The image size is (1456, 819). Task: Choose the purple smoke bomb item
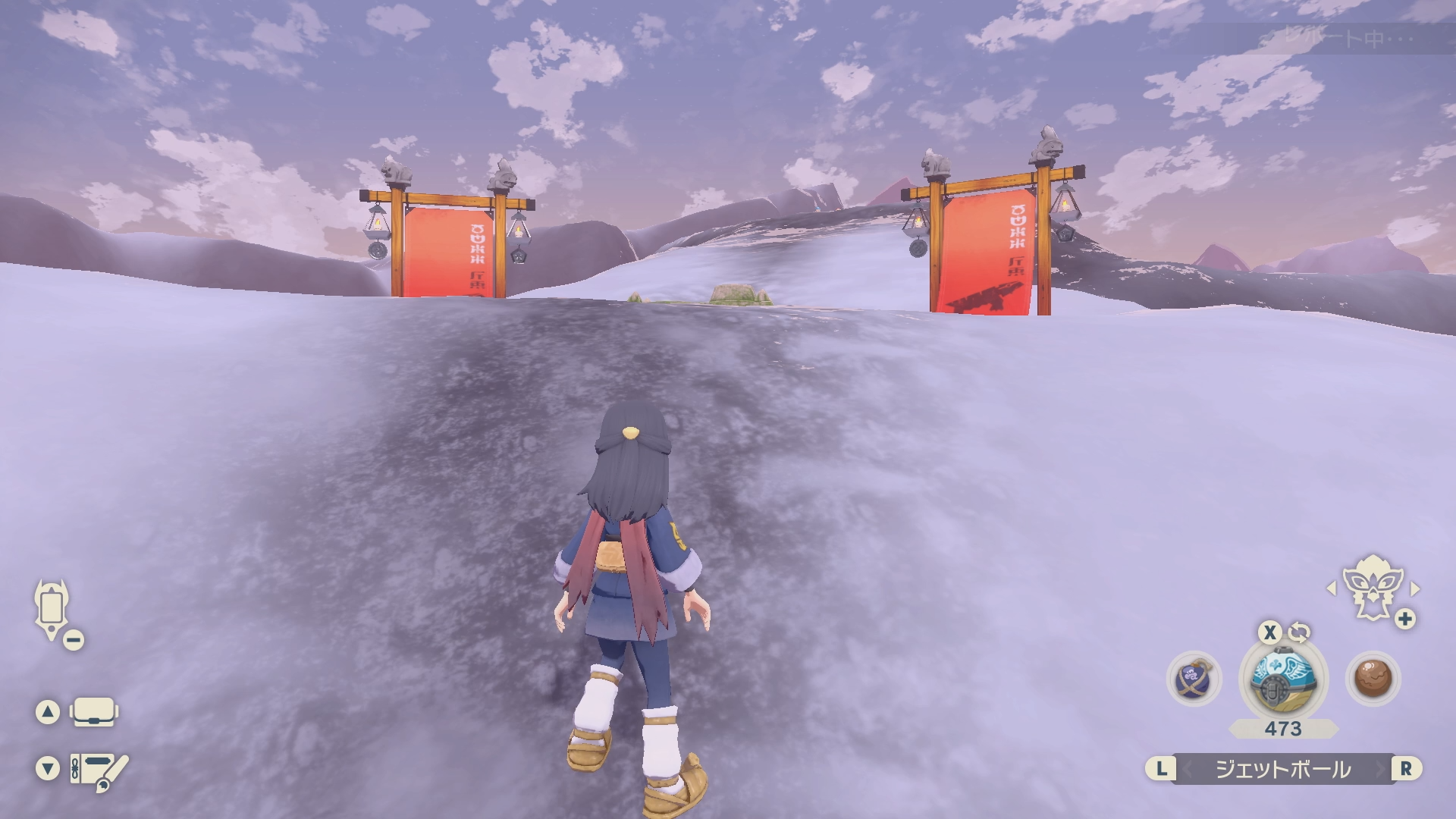click(x=1194, y=679)
